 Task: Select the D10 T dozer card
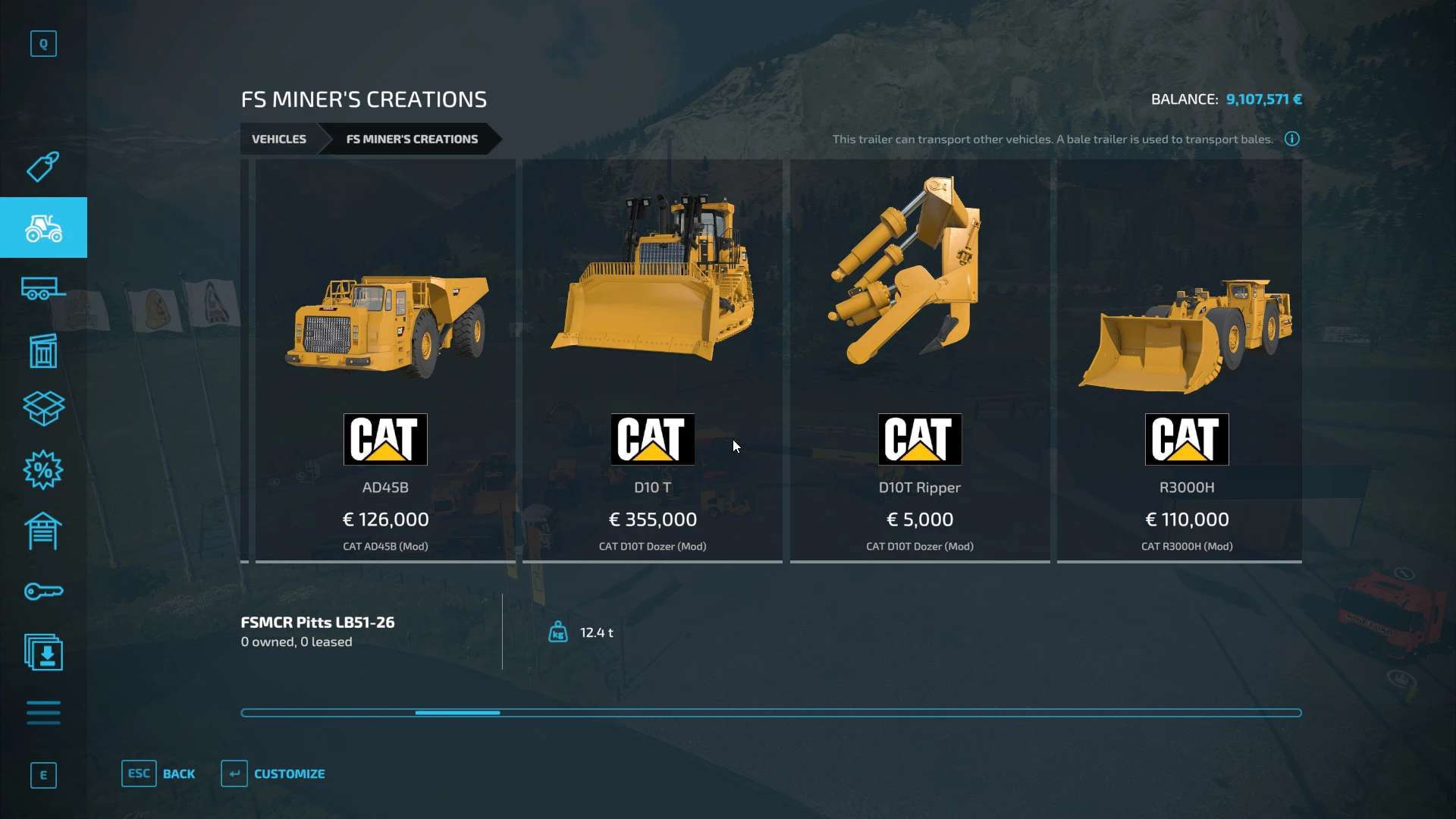click(652, 356)
